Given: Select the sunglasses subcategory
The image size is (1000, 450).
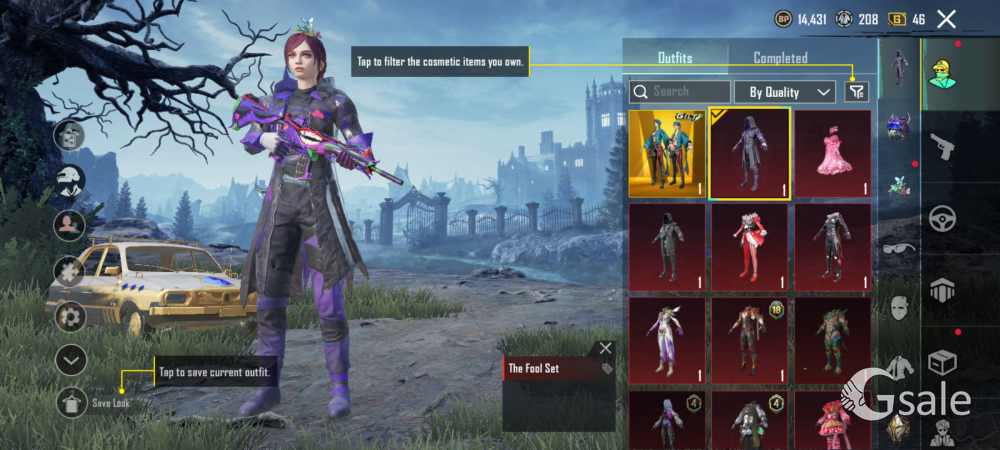Looking at the screenshot, I should tap(898, 247).
